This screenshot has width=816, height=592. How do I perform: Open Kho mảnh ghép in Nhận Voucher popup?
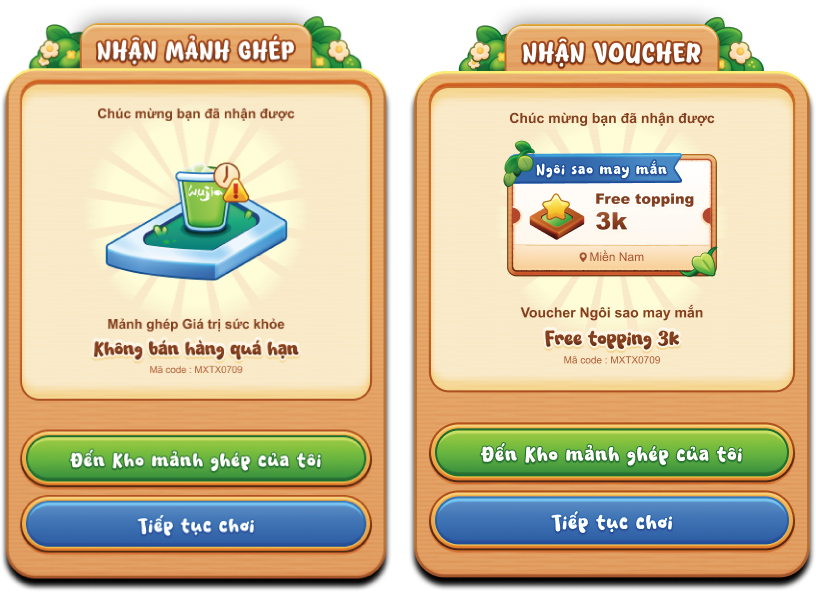pos(611,454)
